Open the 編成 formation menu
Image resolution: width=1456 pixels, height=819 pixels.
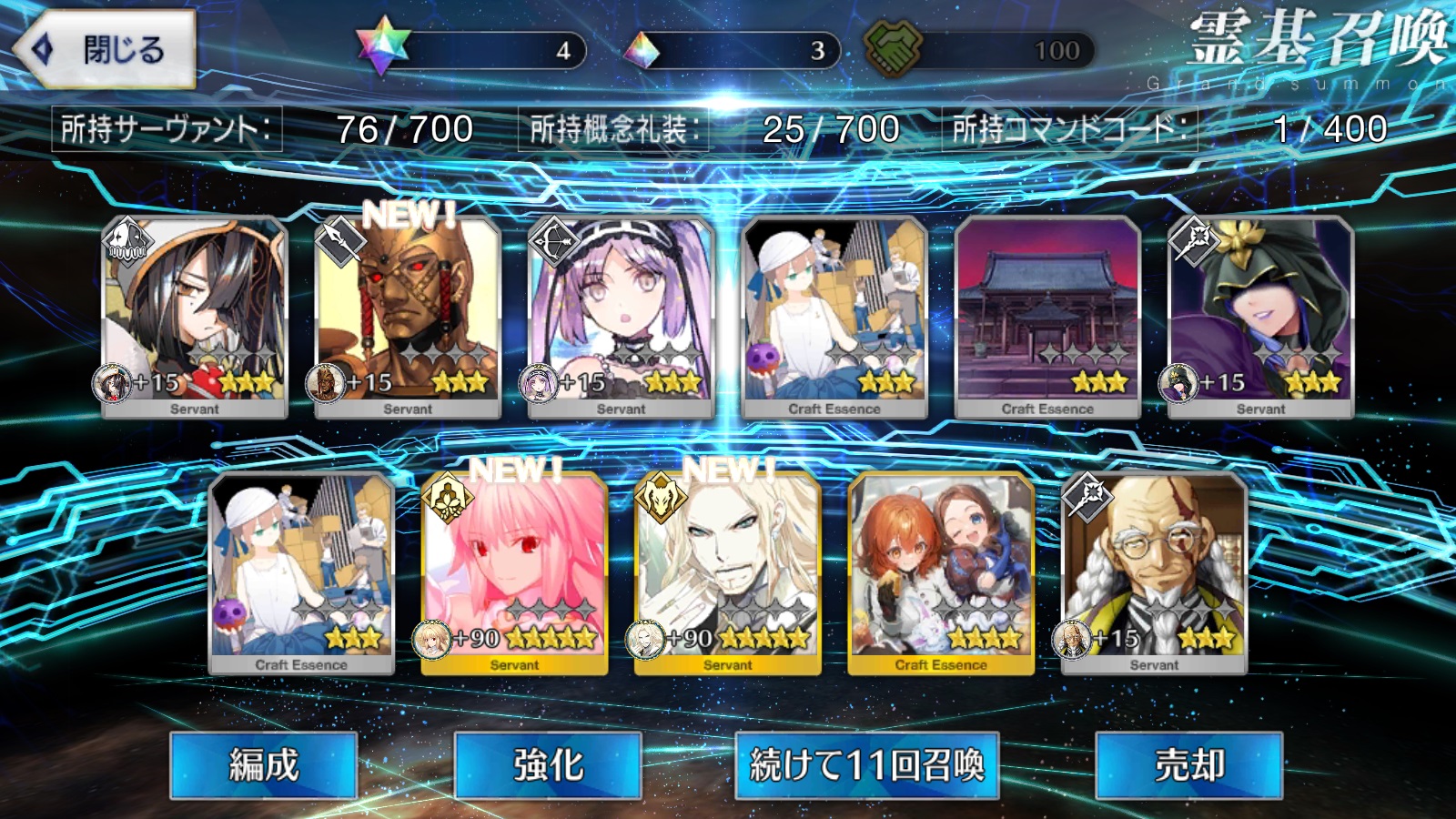263,765
